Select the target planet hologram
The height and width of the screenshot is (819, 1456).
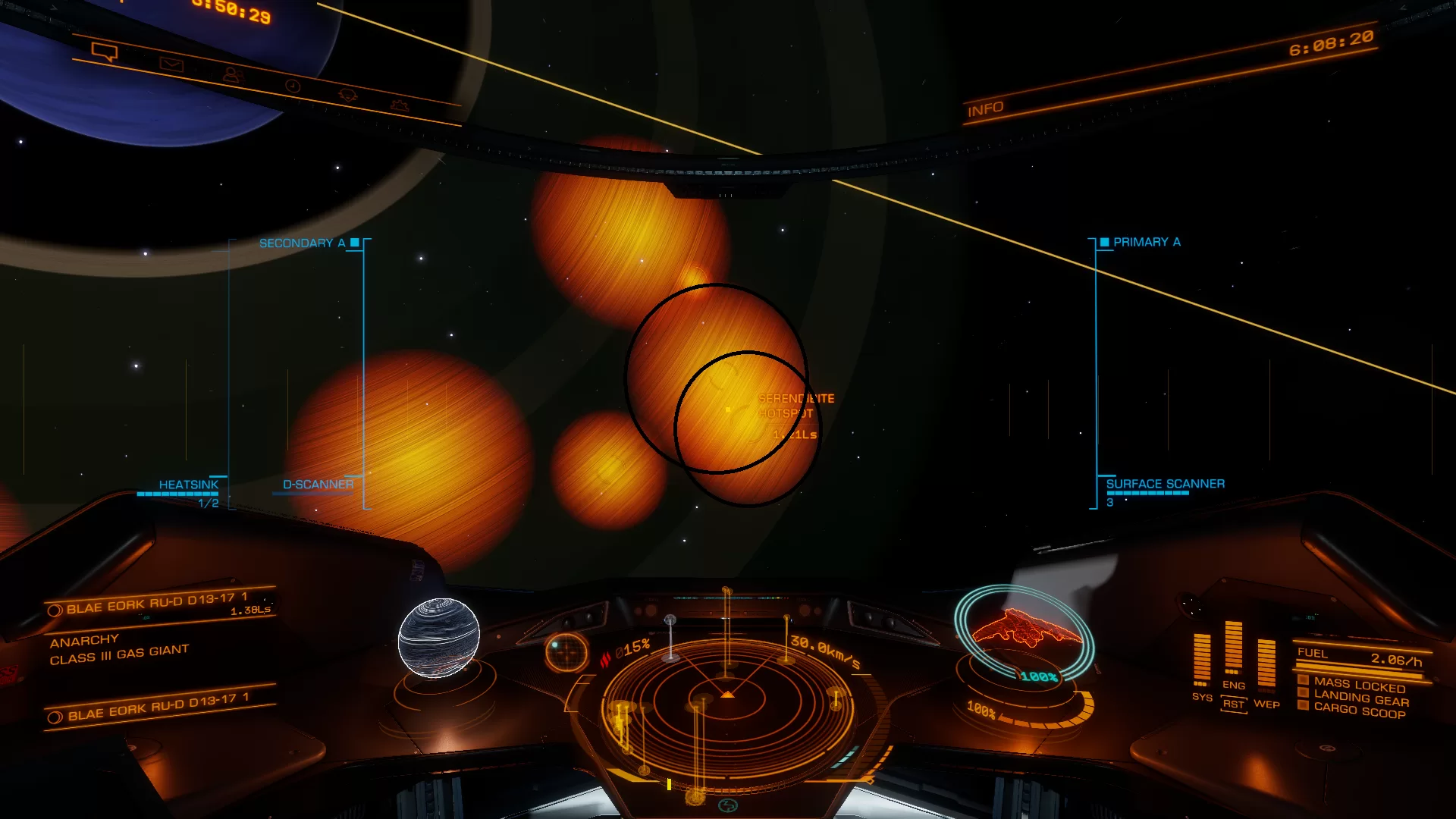439,638
